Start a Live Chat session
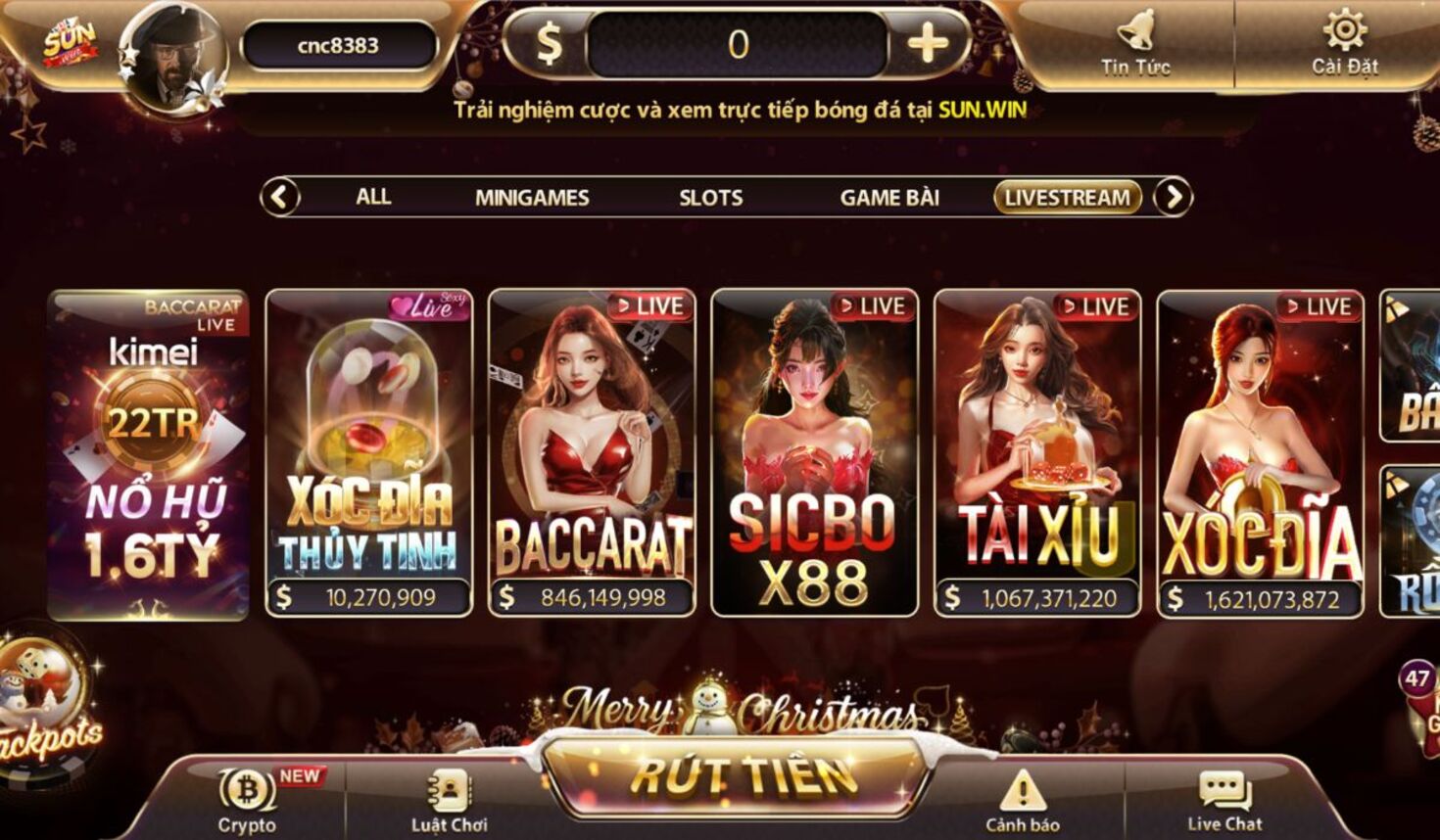The height and width of the screenshot is (840, 1440). (1224, 799)
